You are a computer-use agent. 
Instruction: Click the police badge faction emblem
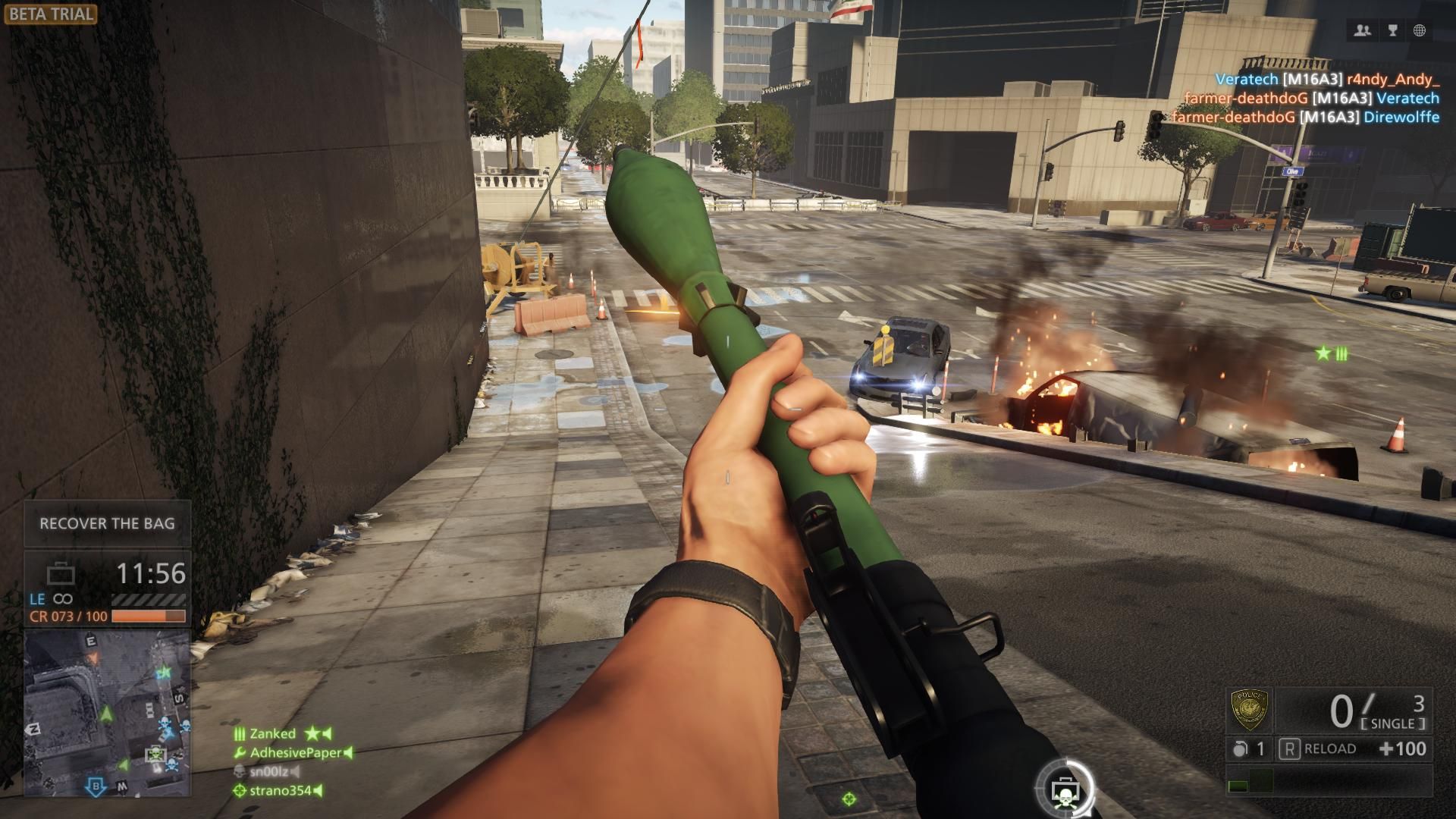pos(1249,710)
